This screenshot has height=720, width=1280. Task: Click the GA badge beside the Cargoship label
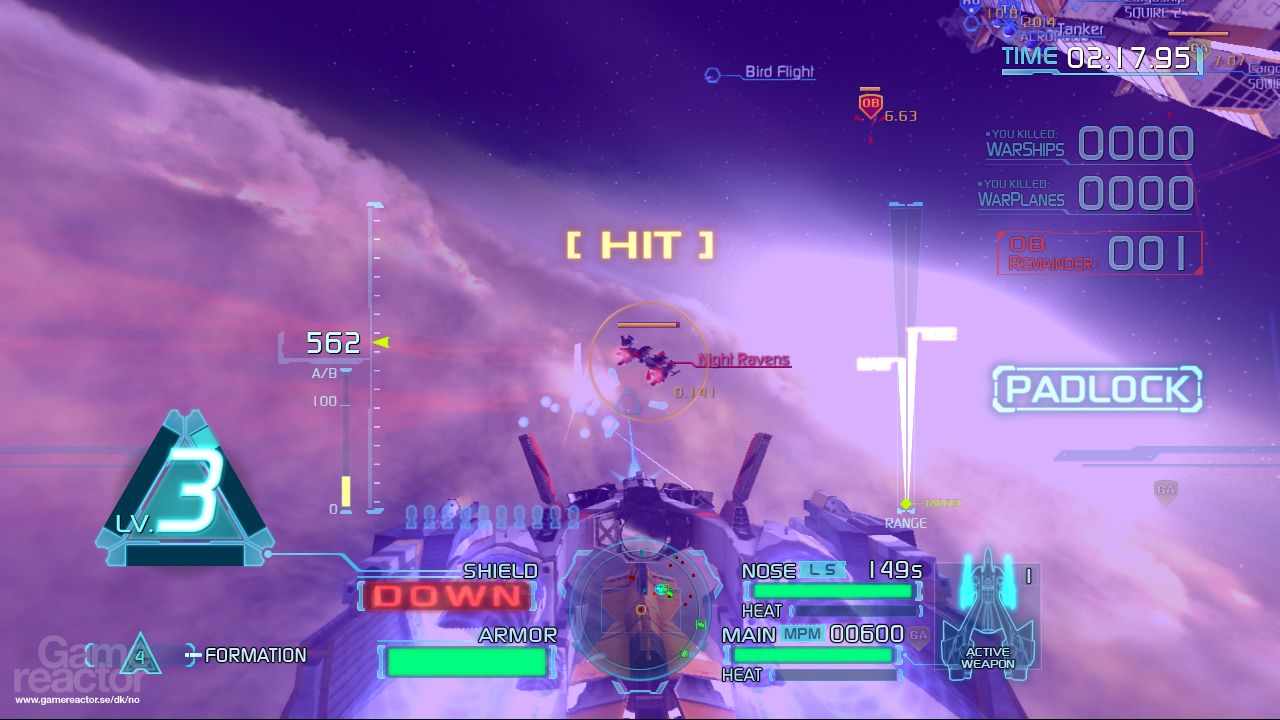click(1198, 47)
